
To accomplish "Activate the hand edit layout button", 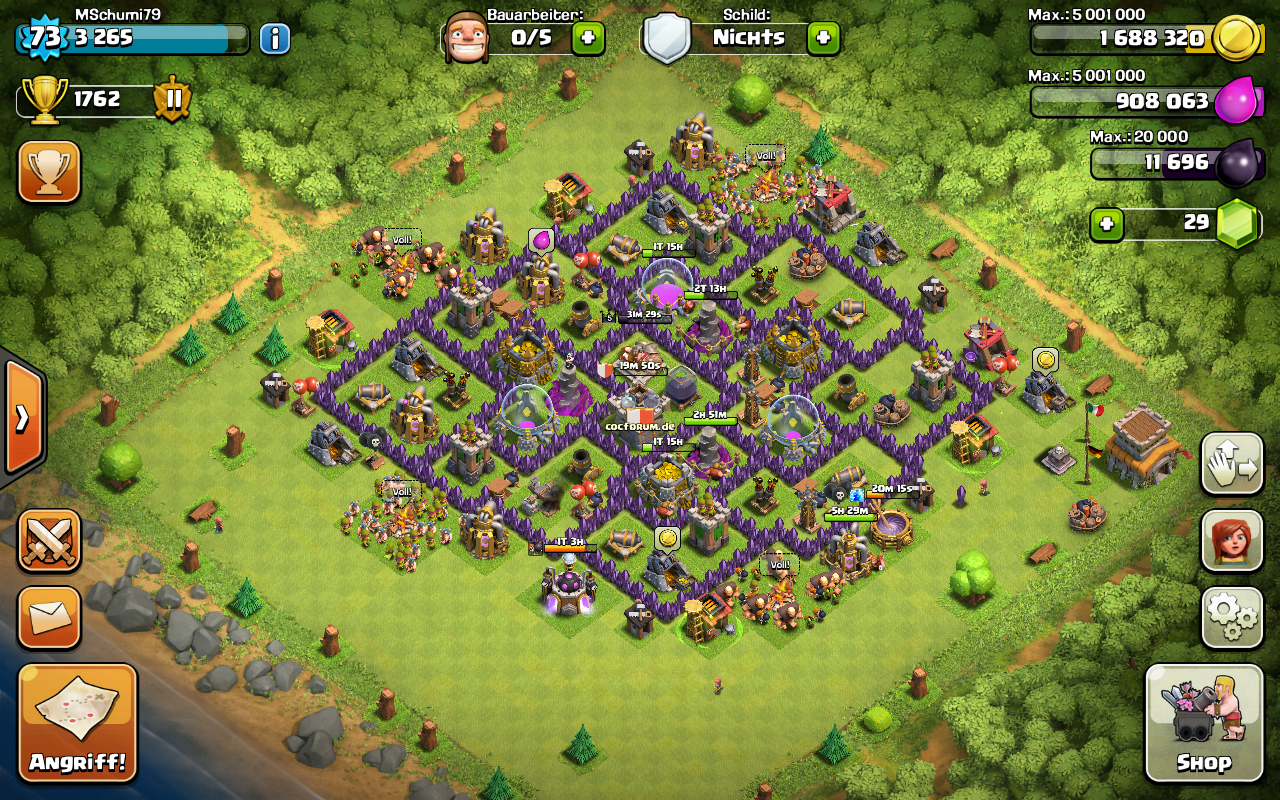I will tap(1231, 464).
